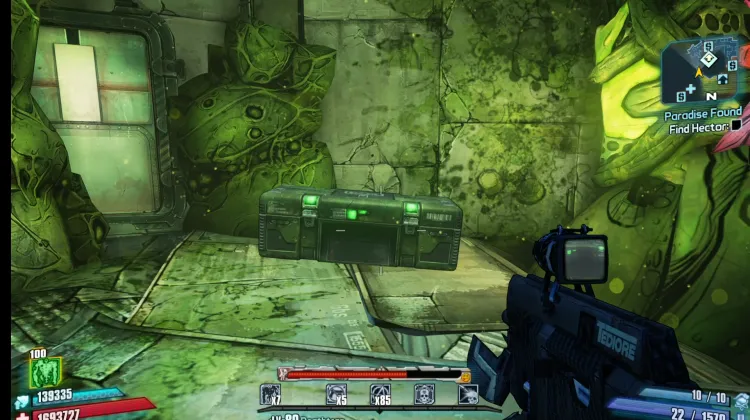Click the diamond objective waypoint on minimap

pyautogui.click(x=708, y=58)
